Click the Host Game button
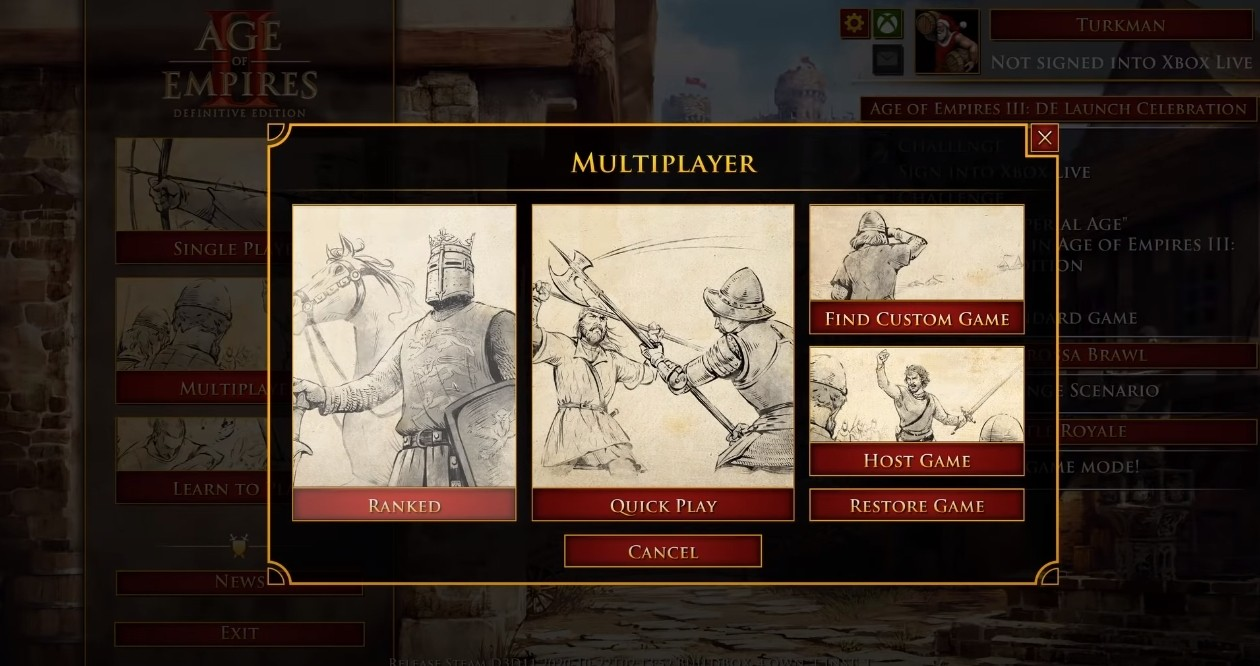 tap(916, 460)
